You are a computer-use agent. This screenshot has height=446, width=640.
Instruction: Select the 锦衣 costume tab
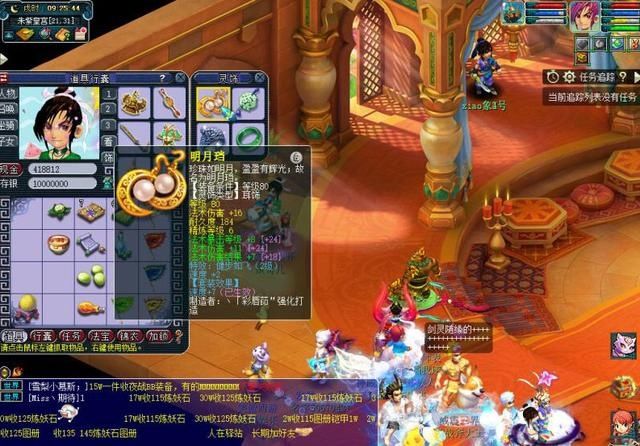click(x=129, y=337)
